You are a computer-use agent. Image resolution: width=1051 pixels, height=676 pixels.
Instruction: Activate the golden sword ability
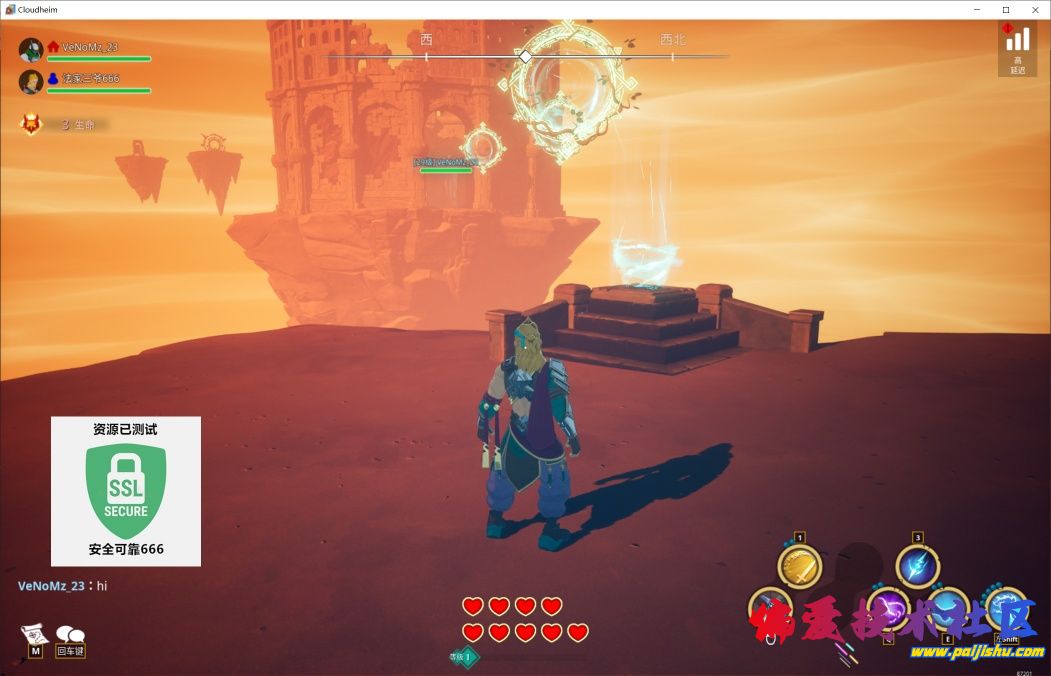[799, 567]
